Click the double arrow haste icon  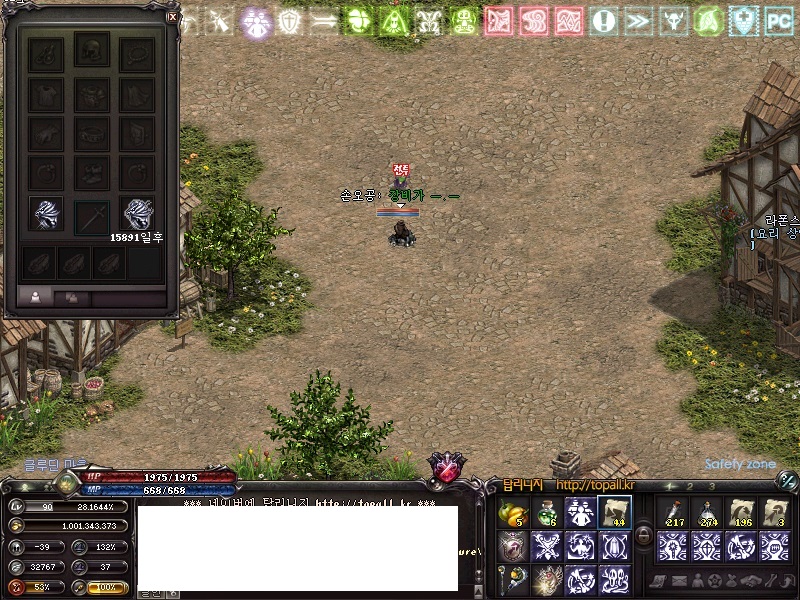pos(638,21)
